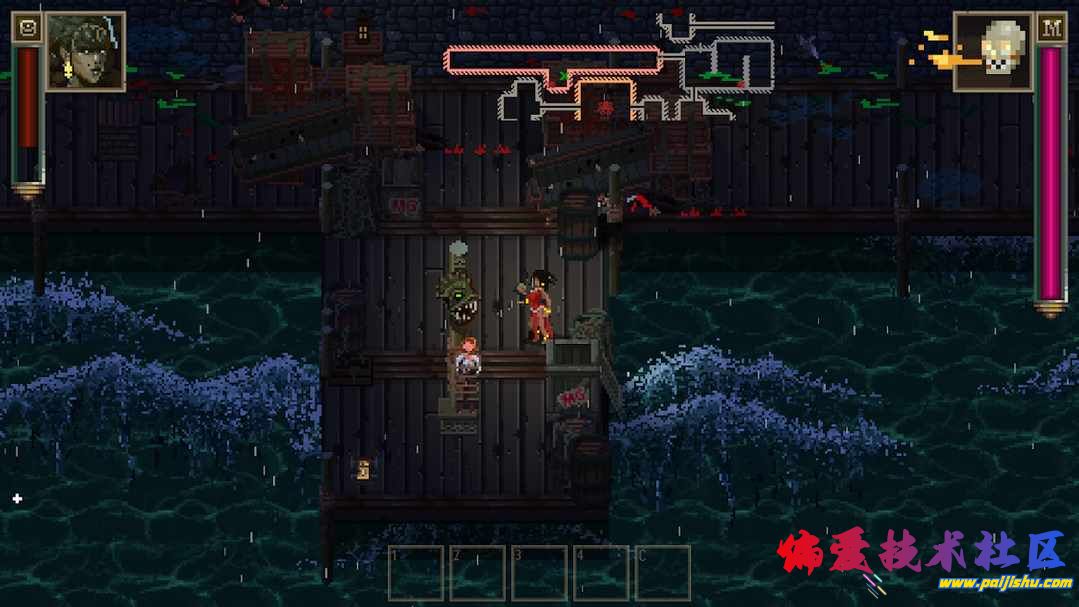Image resolution: width=1079 pixels, height=607 pixels.
Task: Select the skull portrait with the flame
Action: (x=992, y=51)
